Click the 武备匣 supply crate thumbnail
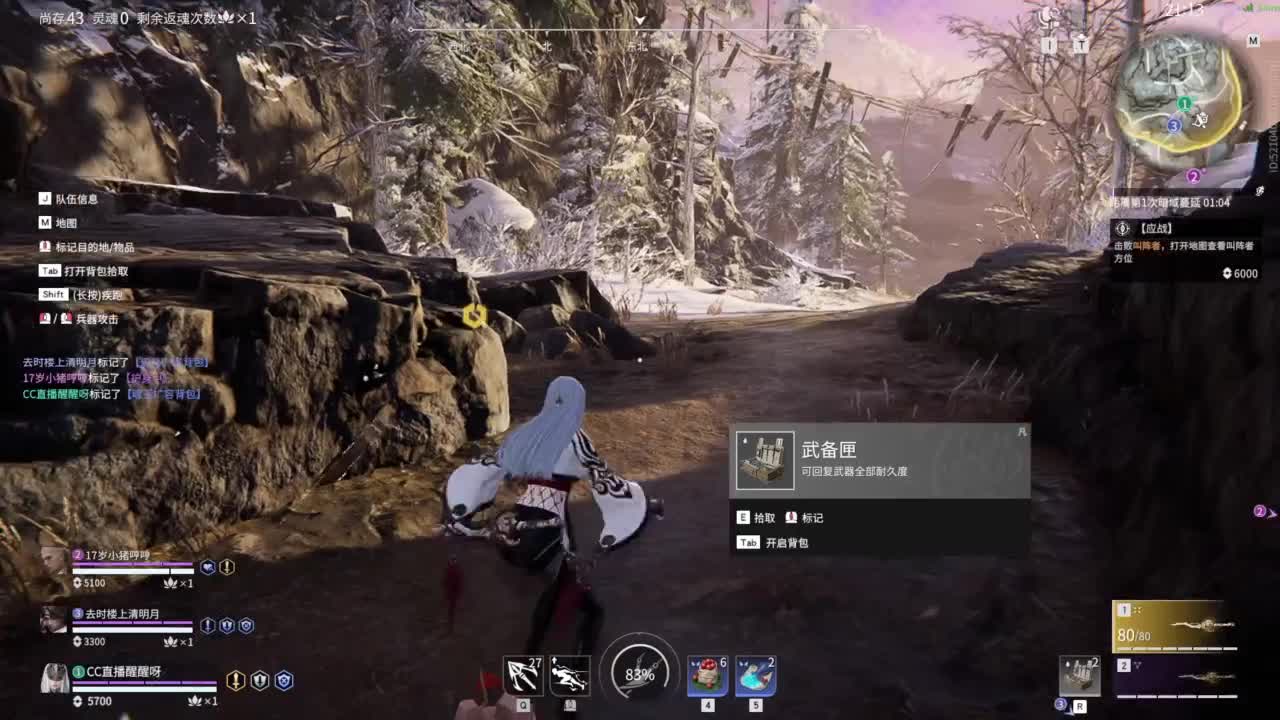 point(764,460)
